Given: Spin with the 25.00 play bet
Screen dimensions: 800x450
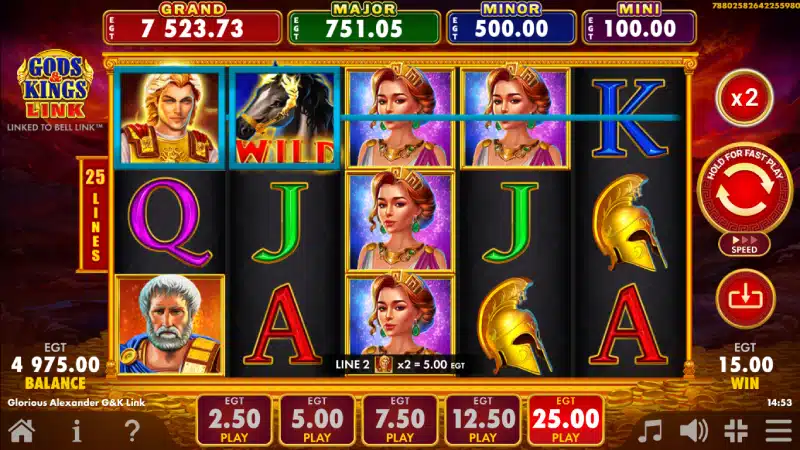Looking at the screenshot, I should (x=566, y=420).
